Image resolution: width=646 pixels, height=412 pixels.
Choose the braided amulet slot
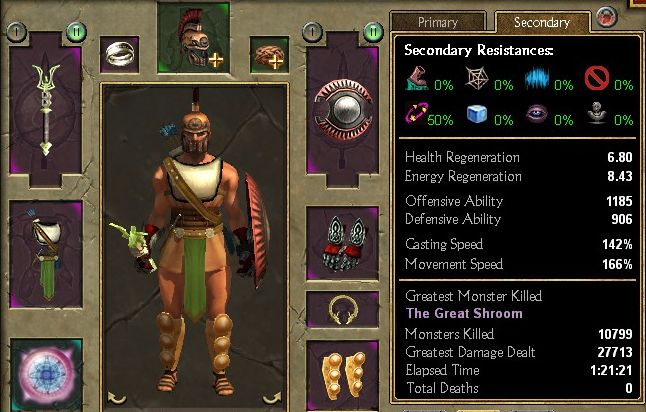[x=268, y=55]
